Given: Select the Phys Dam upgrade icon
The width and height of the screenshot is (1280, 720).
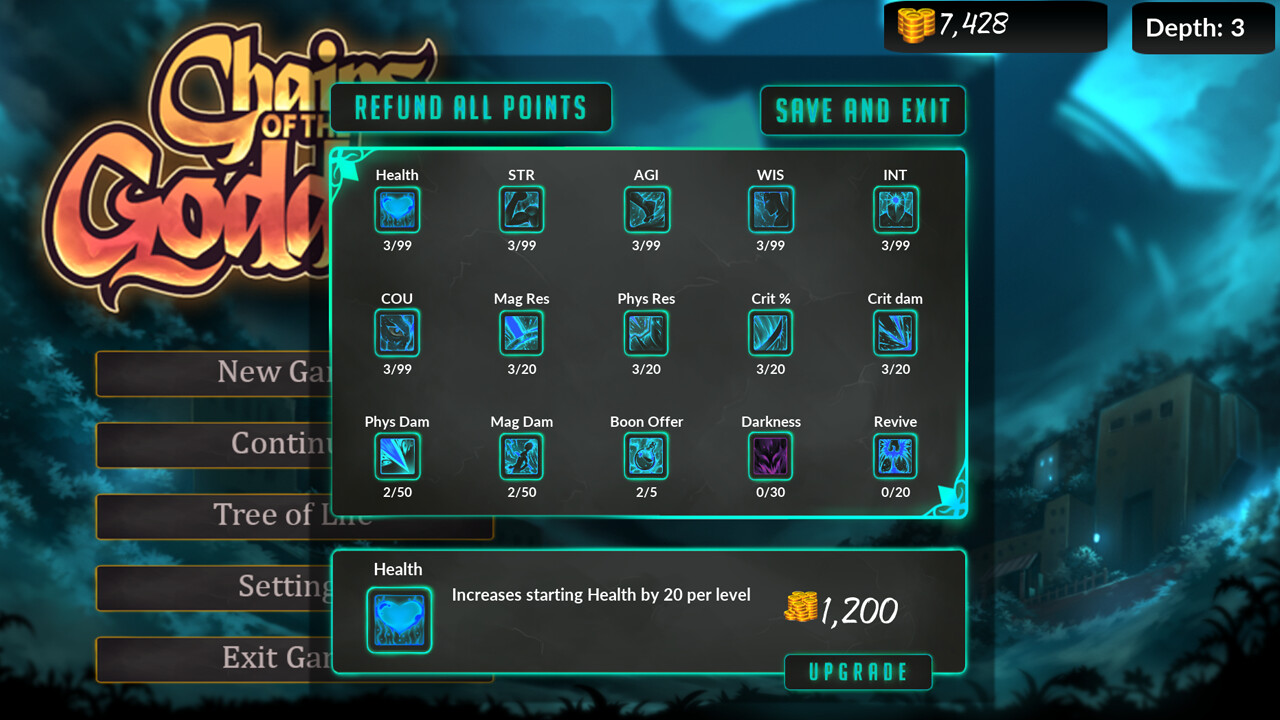Looking at the screenshot, I should pos(397,457).
